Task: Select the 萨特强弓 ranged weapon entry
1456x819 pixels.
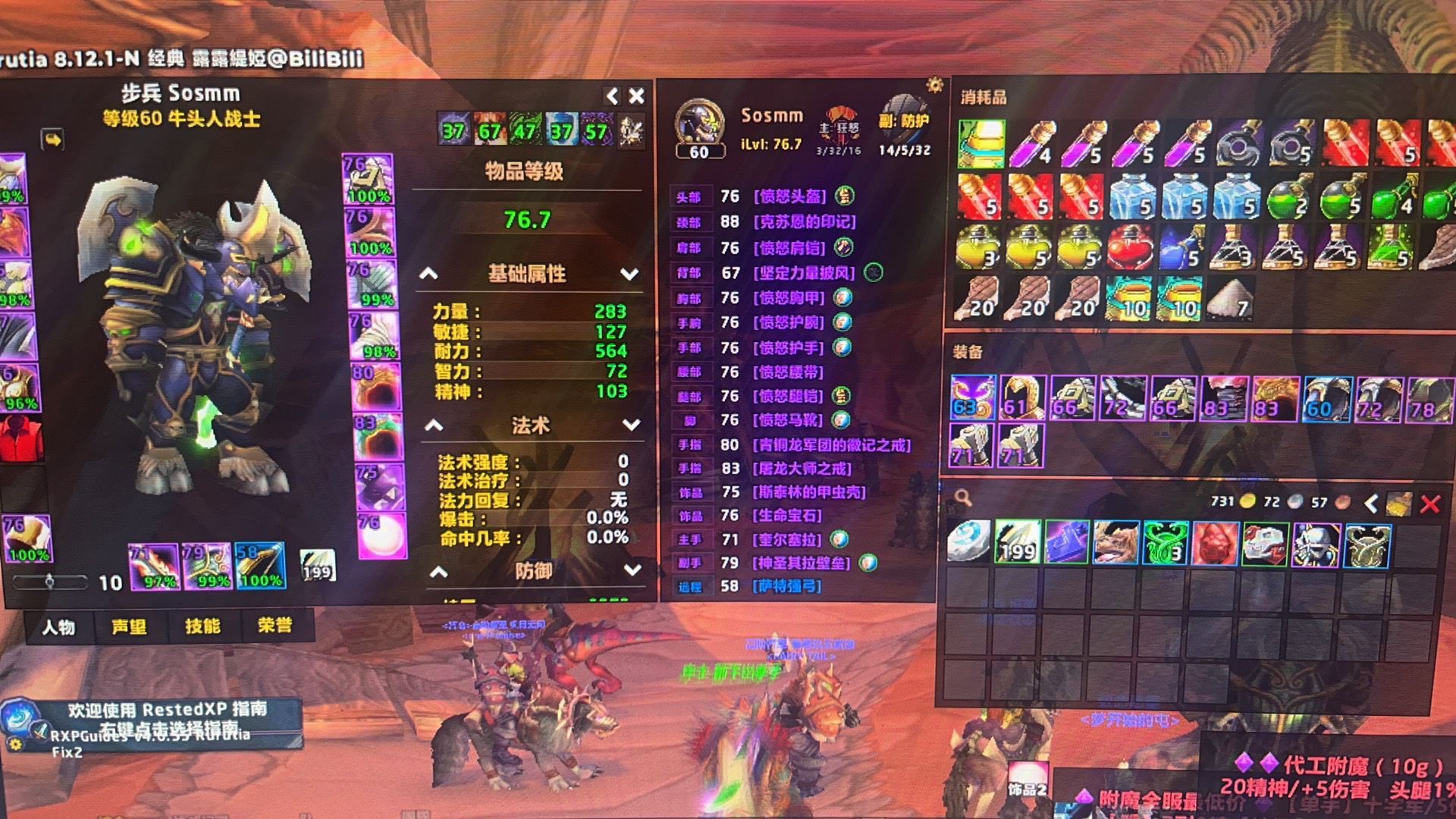Action: 787,586
